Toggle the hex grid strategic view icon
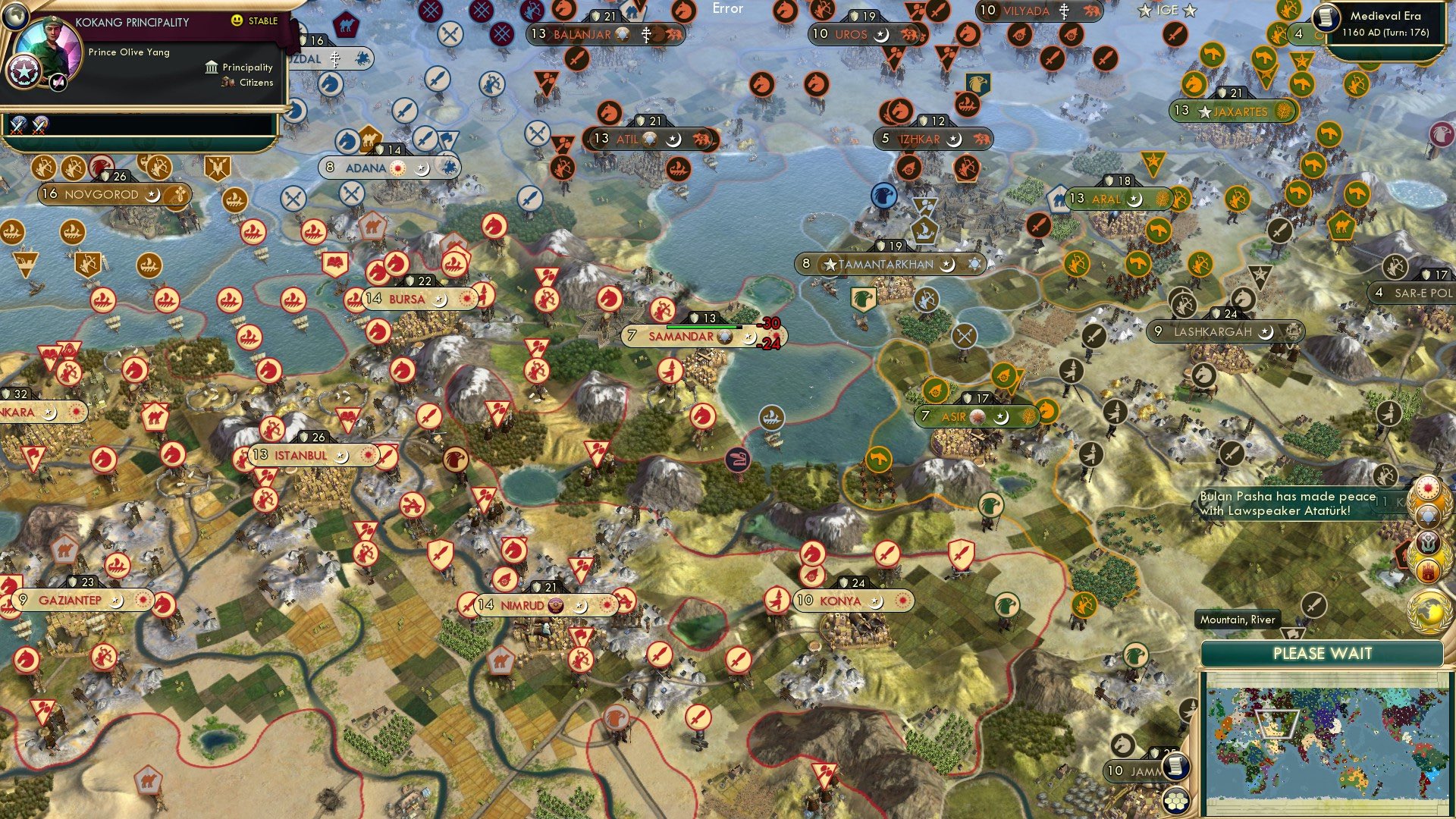Image resolution: width=1456 pixels, height=819 pixels. (1175, 800)
